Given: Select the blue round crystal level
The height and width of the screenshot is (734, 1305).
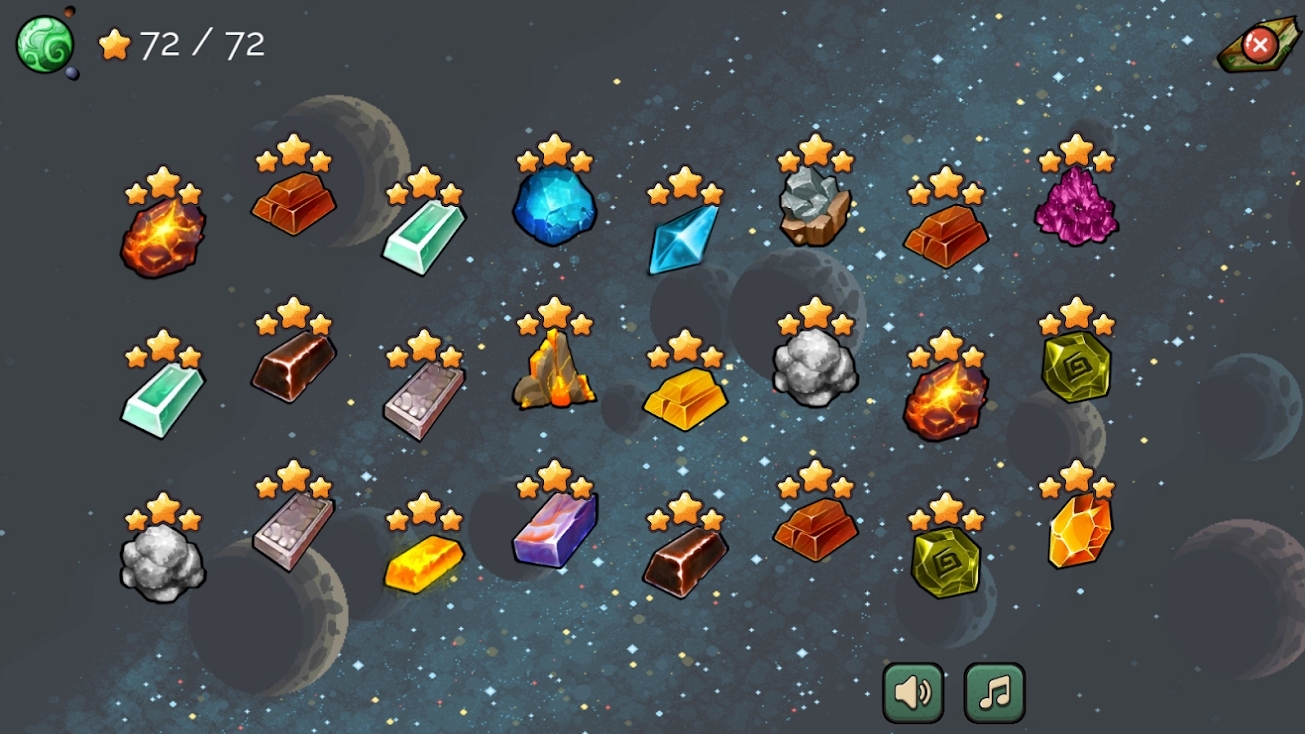Looking at the screenshot, I should pos(554,207).
